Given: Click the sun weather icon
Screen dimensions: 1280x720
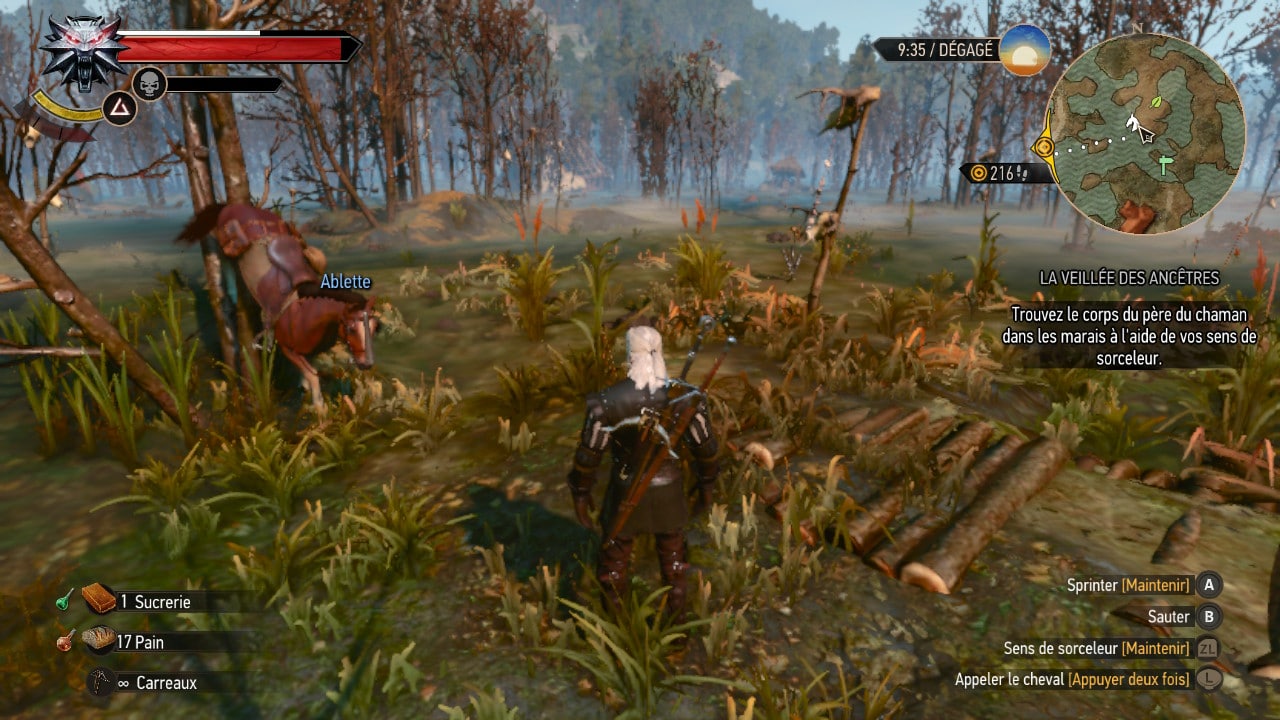Looking at the screenshot, I should 1024,50.
